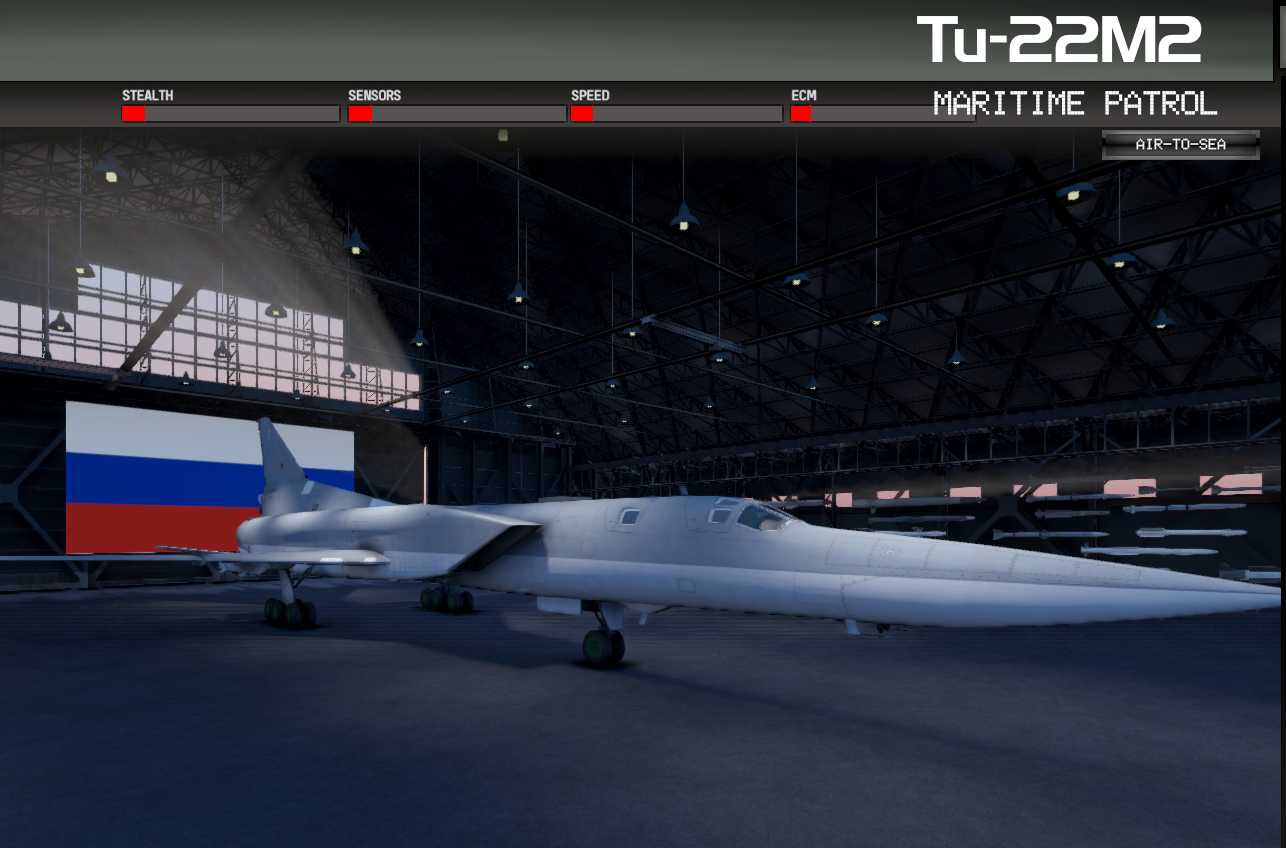Screen dimensions: 1286x848
Task: Click the red SPEED fill segment
Action: point(581,113)
